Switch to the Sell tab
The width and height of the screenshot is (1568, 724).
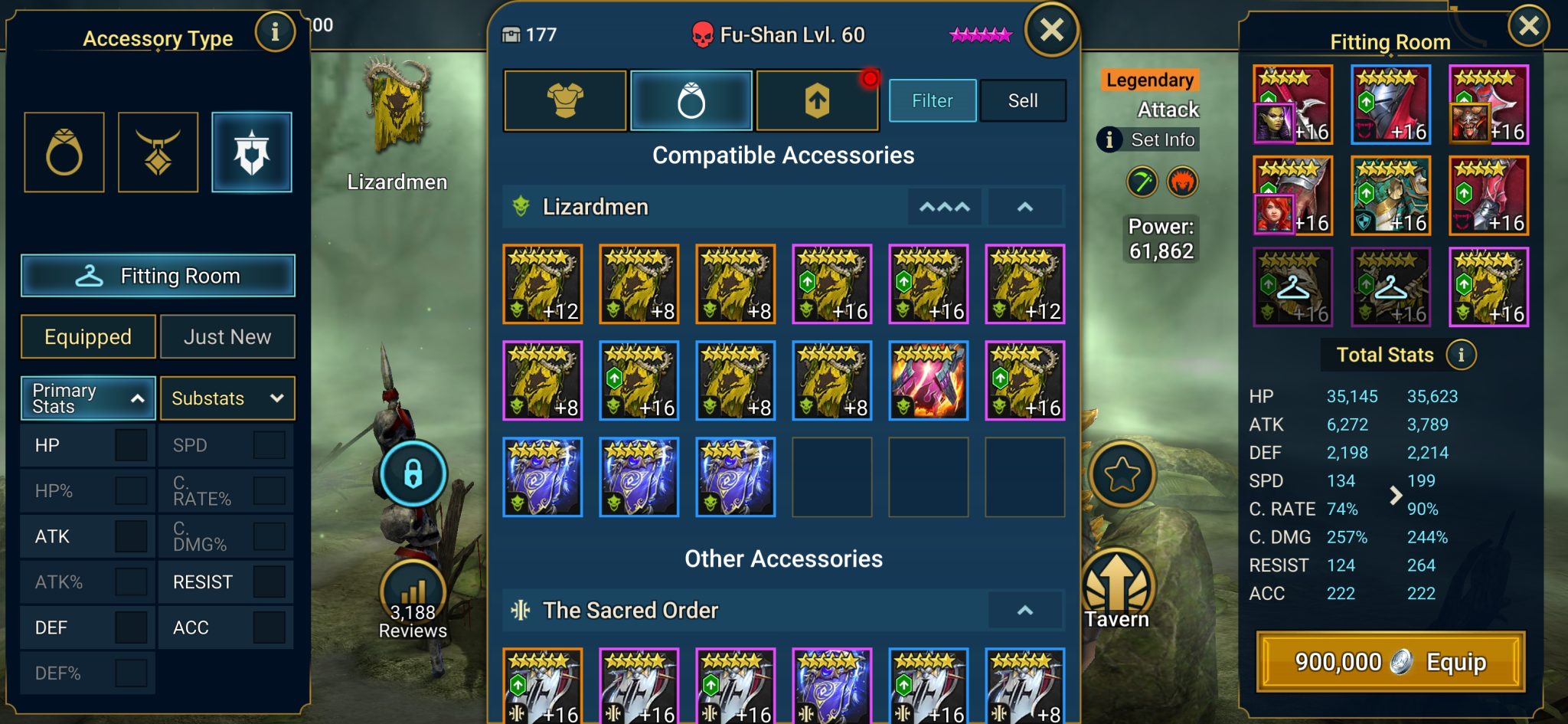click(x=1024, y=100)
